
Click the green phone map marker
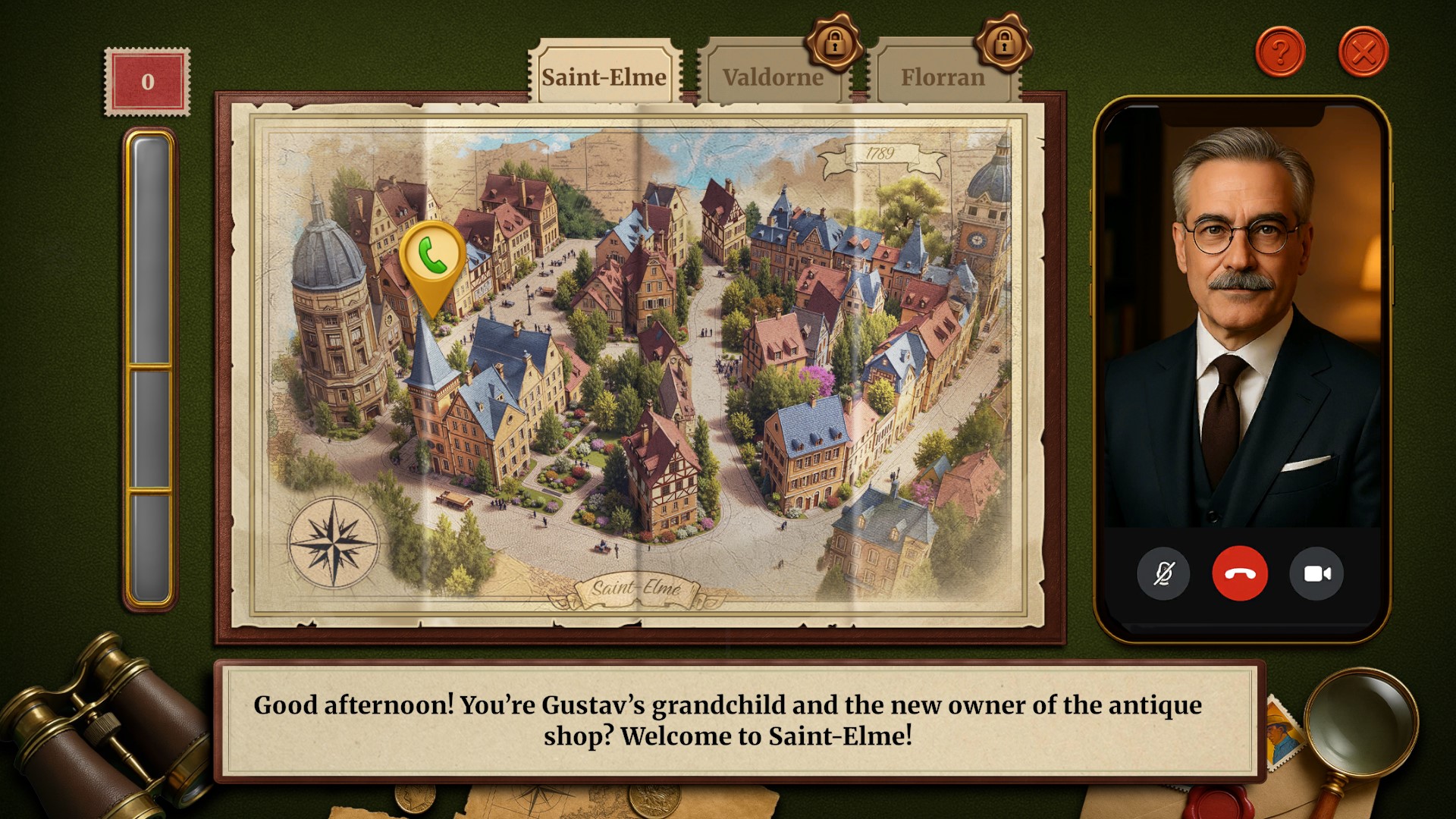click(432, 258)
